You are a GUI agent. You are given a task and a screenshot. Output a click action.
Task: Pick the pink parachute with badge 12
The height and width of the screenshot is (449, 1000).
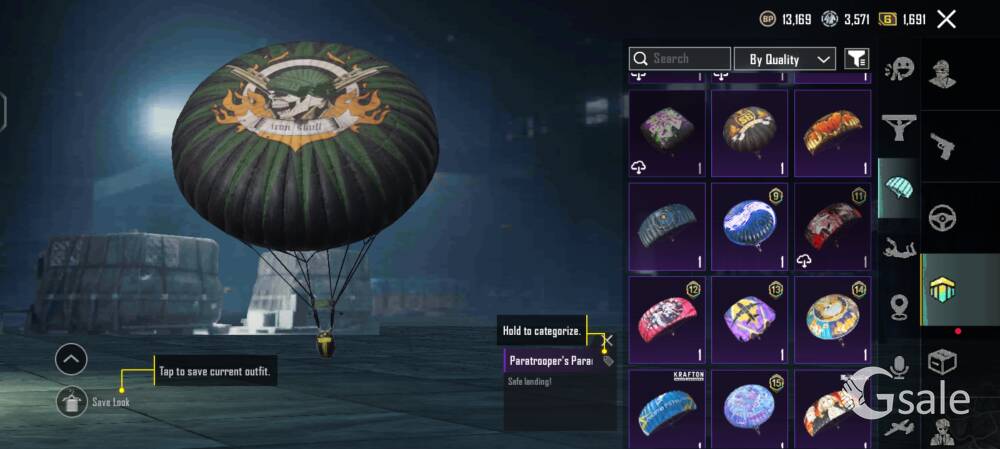(666, 320)
